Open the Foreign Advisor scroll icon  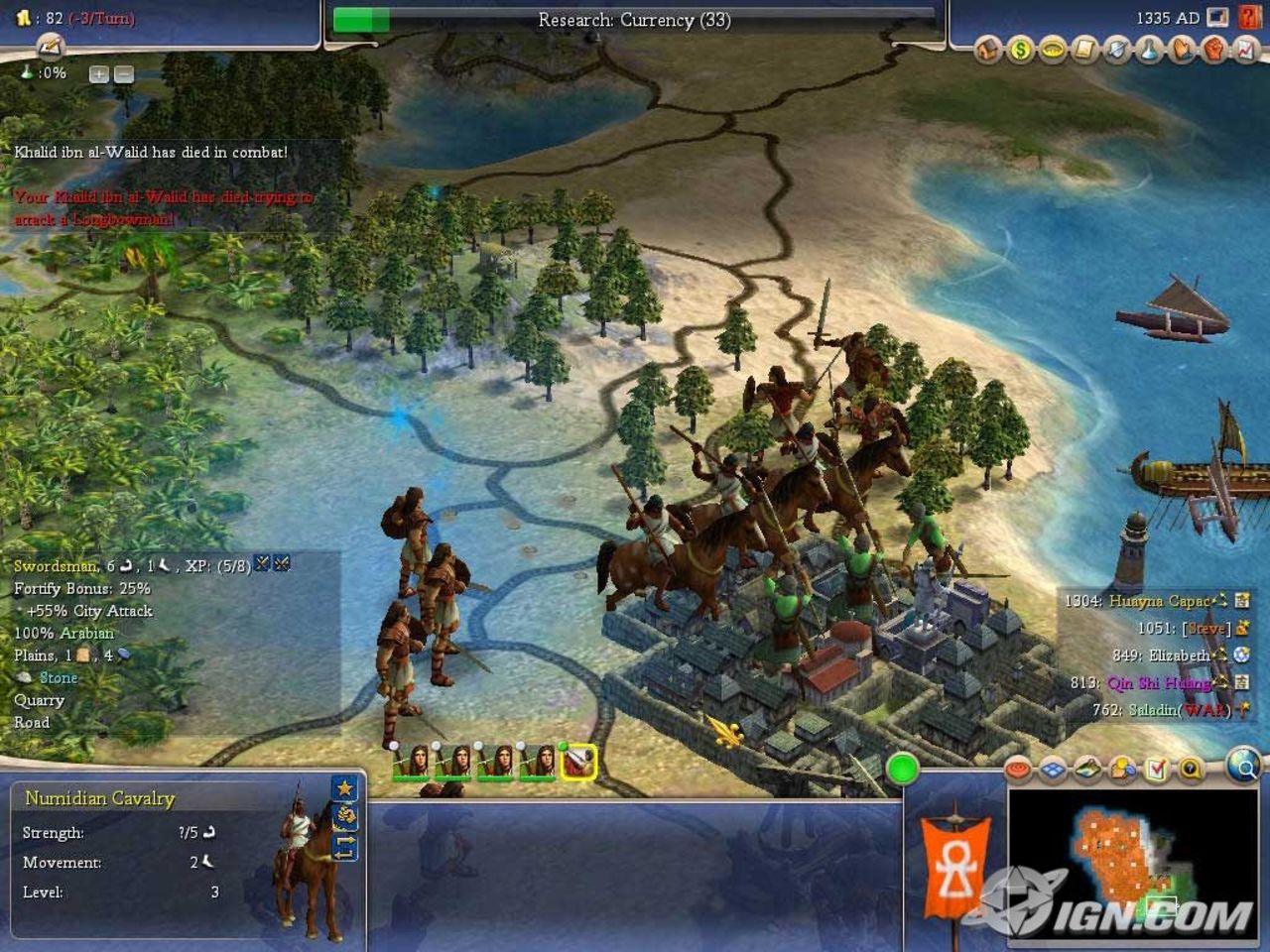point(1084,49)
